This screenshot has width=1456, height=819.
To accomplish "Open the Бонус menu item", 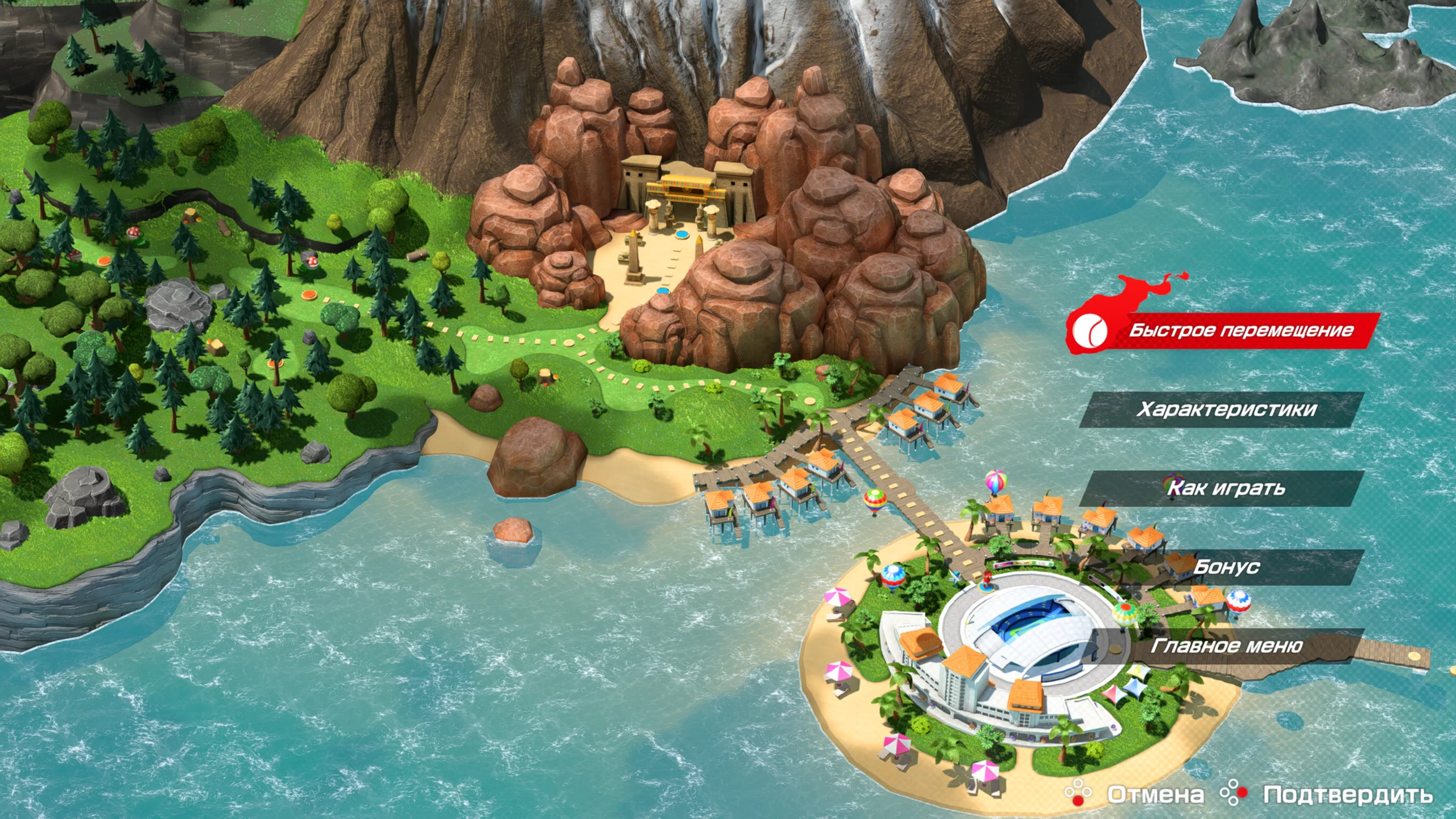I will (1226, 567).
